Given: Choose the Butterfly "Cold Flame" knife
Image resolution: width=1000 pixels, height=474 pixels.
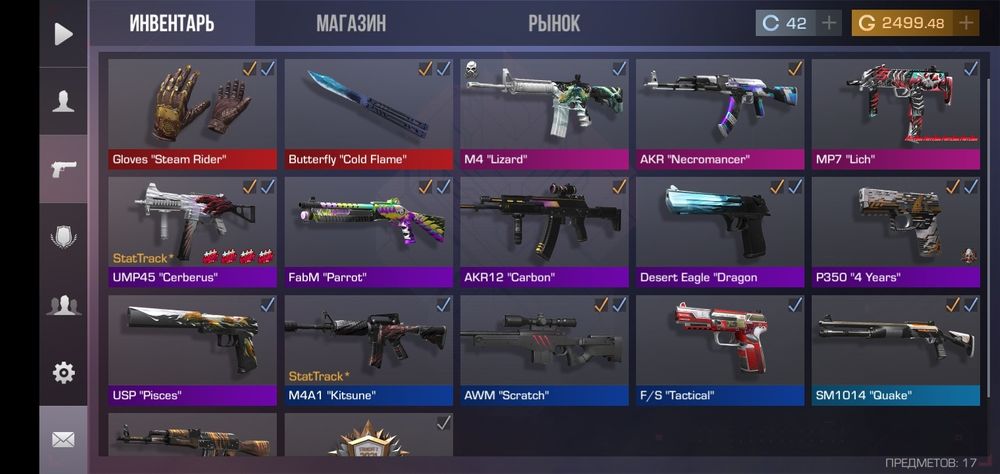Looking at the screenshot, I should coord(368,112).
